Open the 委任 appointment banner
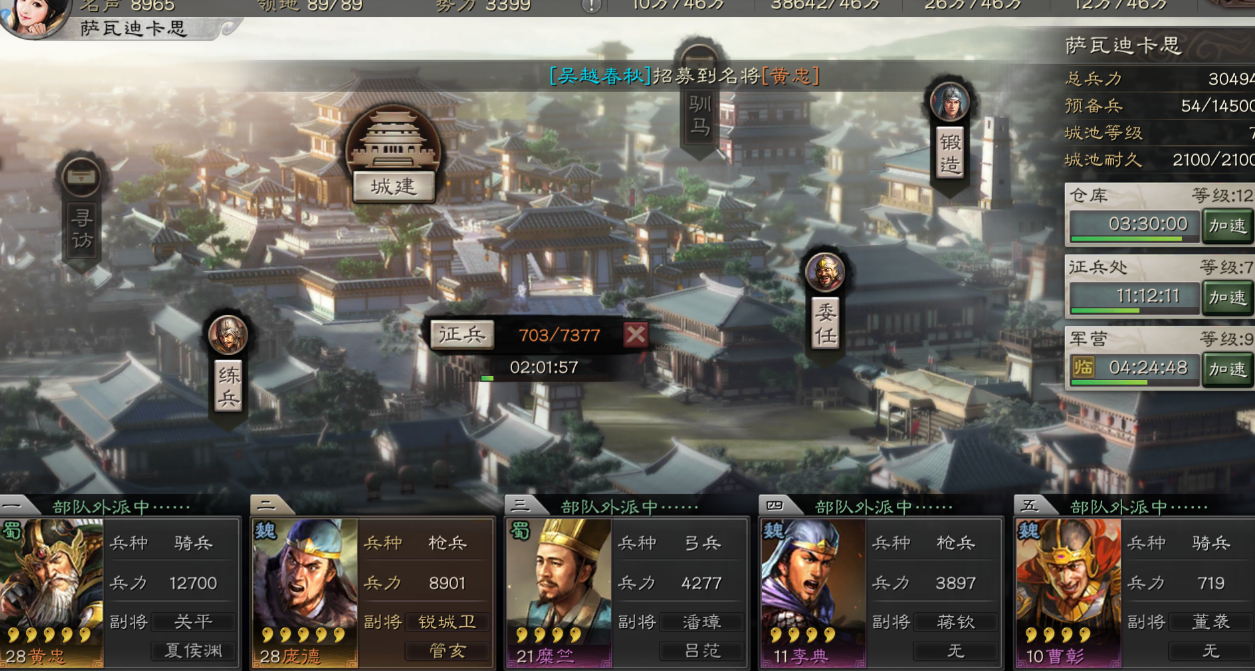The width and height of the screenshot is (1255, 671). coord(824,322)
